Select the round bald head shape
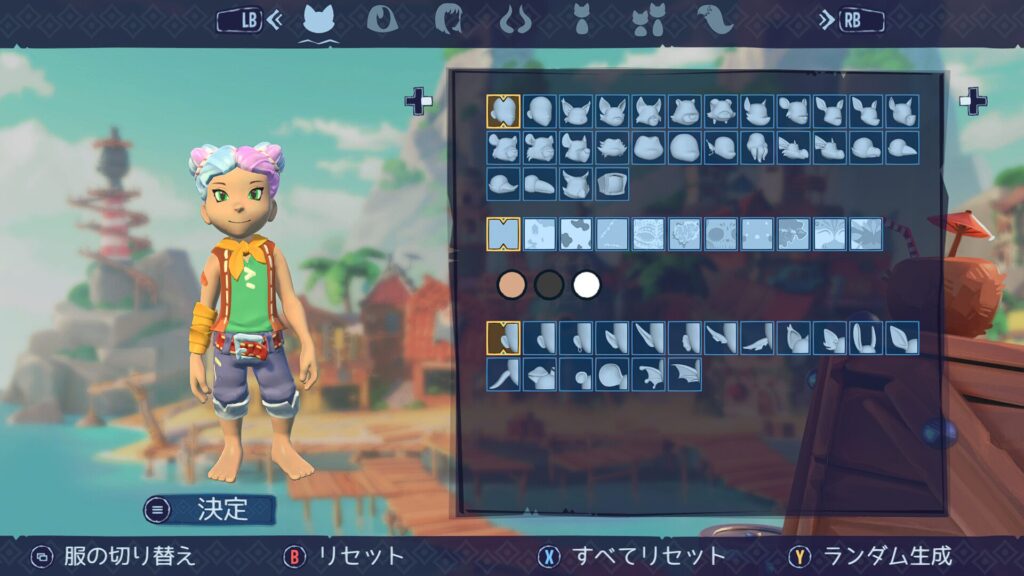The image size is (1024, 576). pos(539,111)
